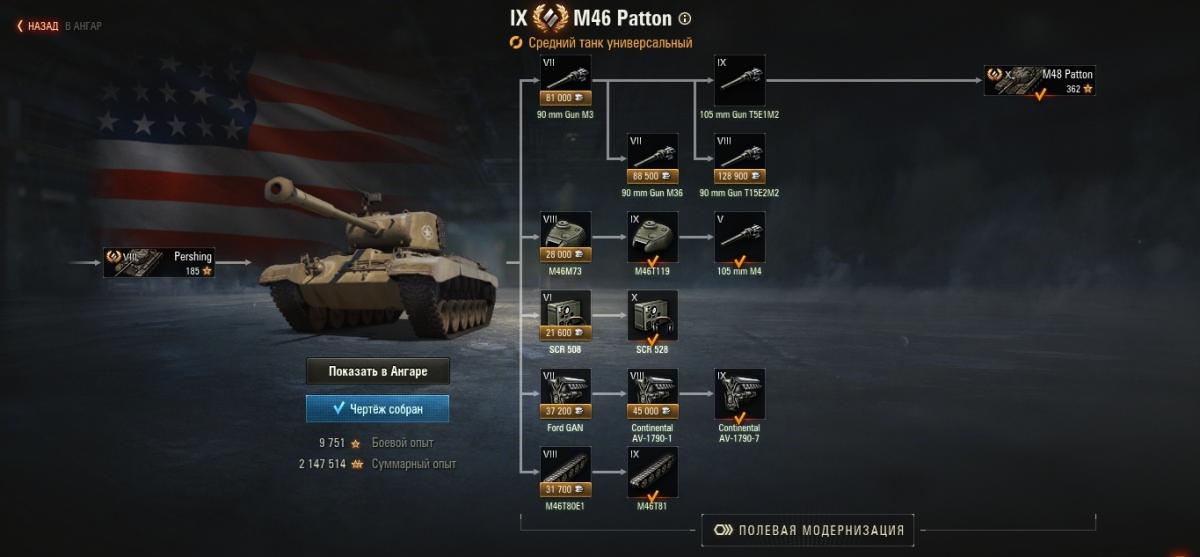
Task: Choose the M46M73 turret module
Action: point(565,237)
